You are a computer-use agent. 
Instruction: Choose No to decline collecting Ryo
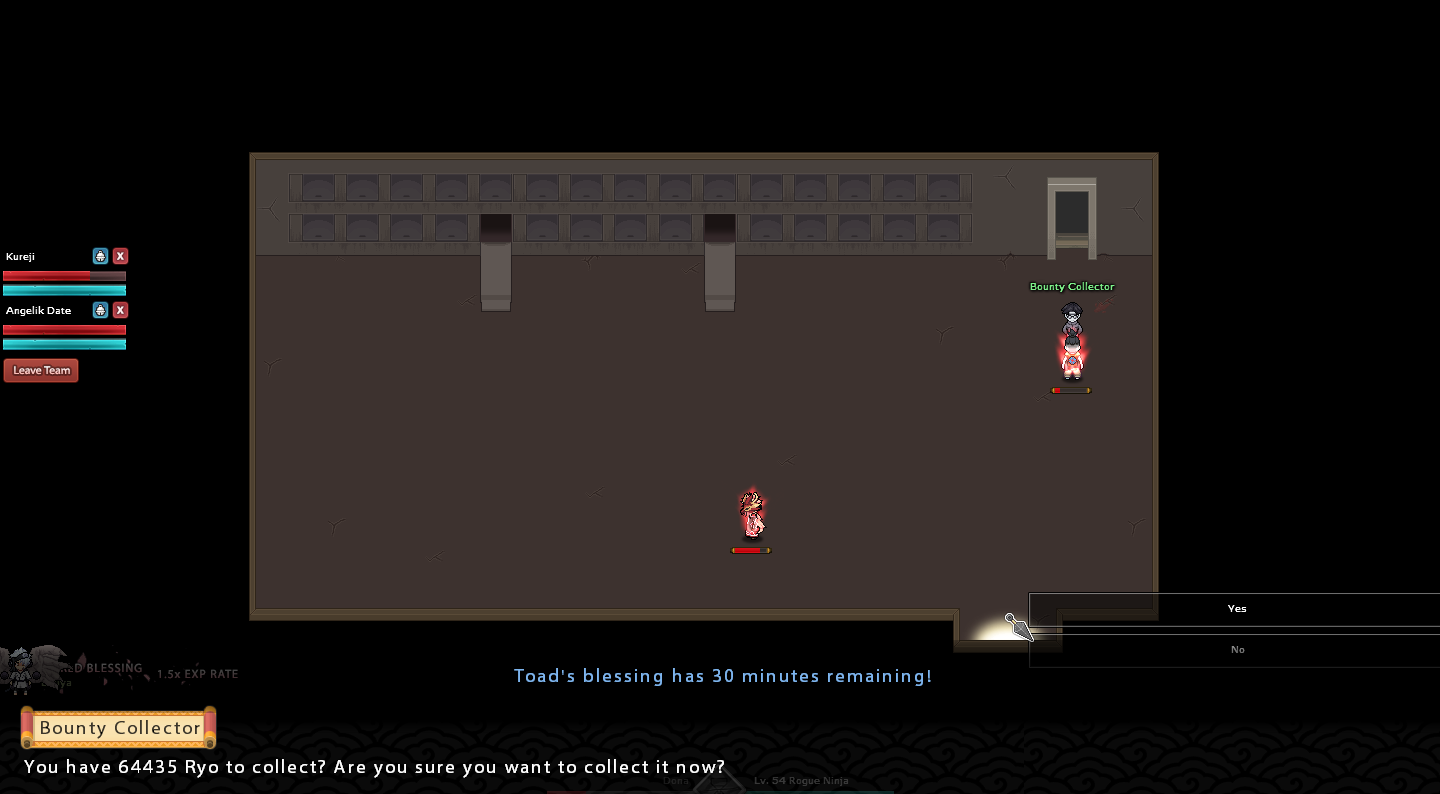click(1236, 650)
